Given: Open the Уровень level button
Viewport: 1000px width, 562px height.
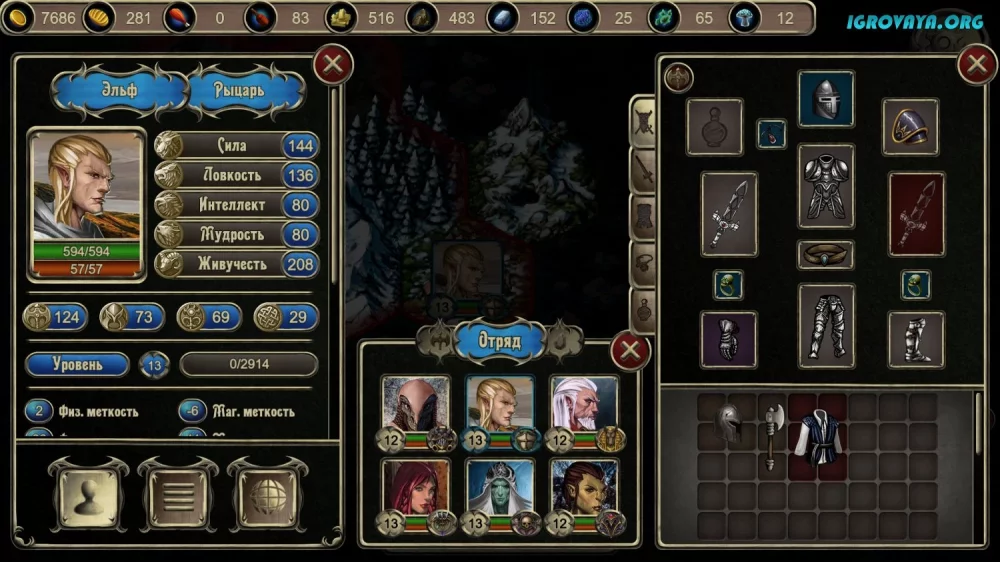Looking at the screenshot, I should click(x=77, y=364).
